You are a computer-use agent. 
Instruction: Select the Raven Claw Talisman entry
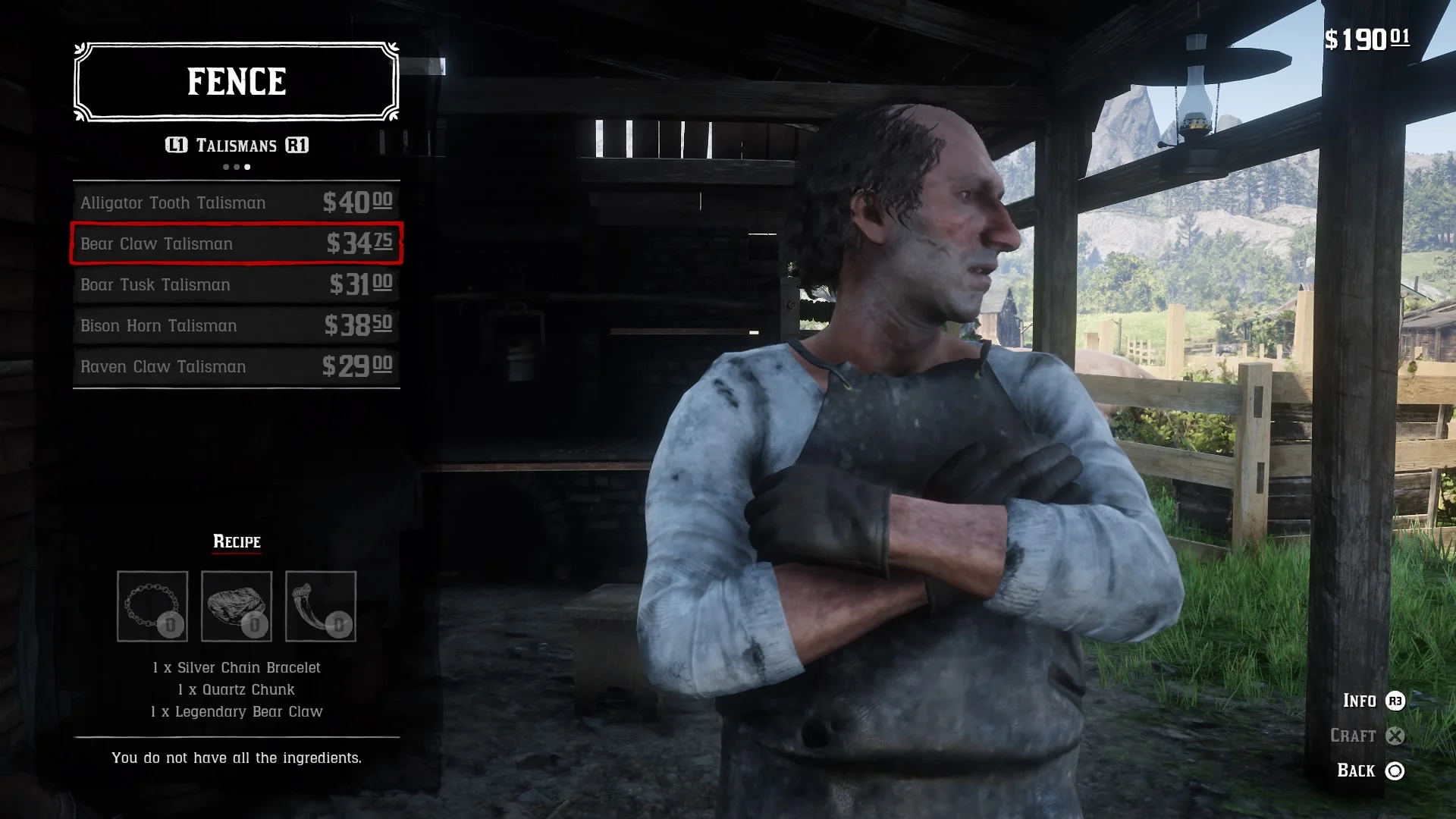click(x=235, y=367)
